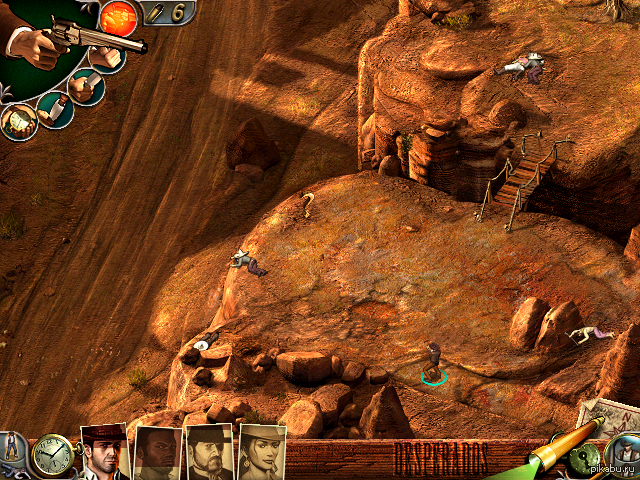Click the pocket watch clock icon

pos(51,457)
